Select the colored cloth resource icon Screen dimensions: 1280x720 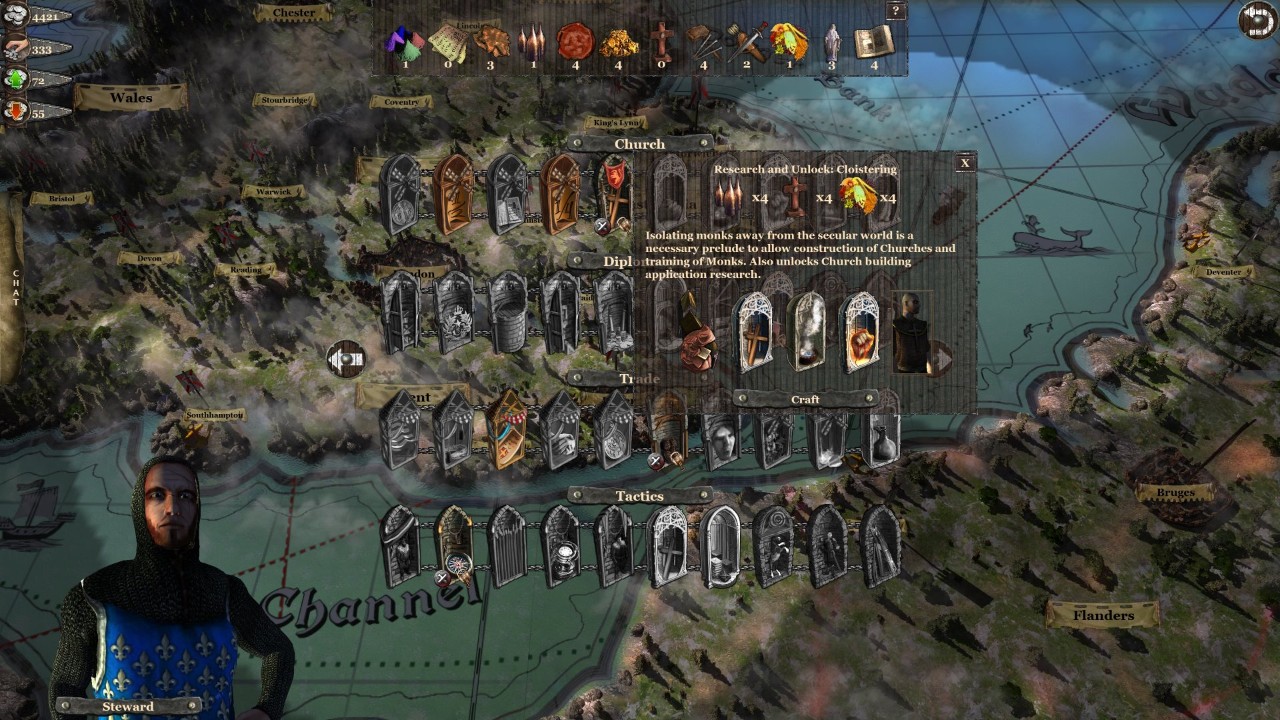click(x=405, y=44)
